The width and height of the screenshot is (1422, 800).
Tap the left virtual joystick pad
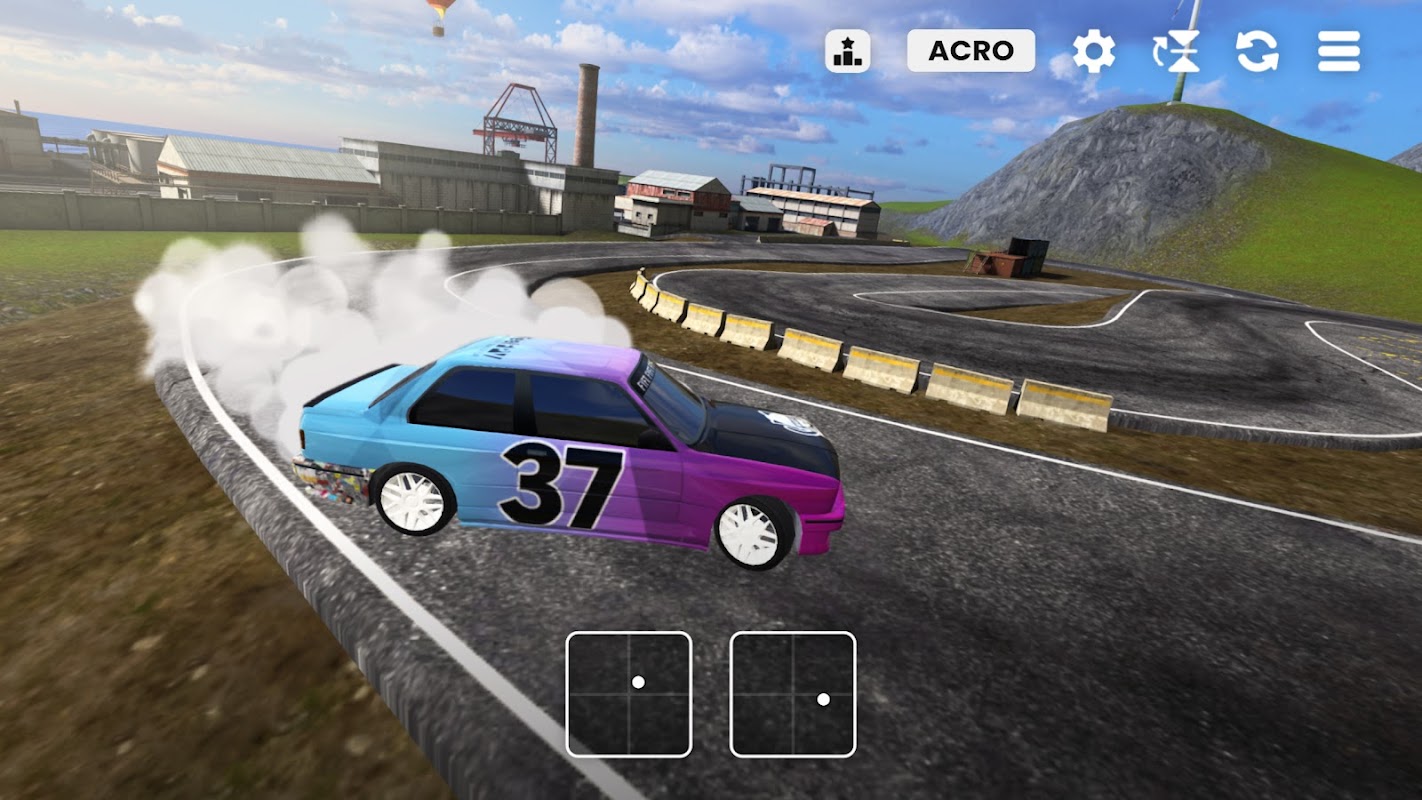[x=629, y=694]
